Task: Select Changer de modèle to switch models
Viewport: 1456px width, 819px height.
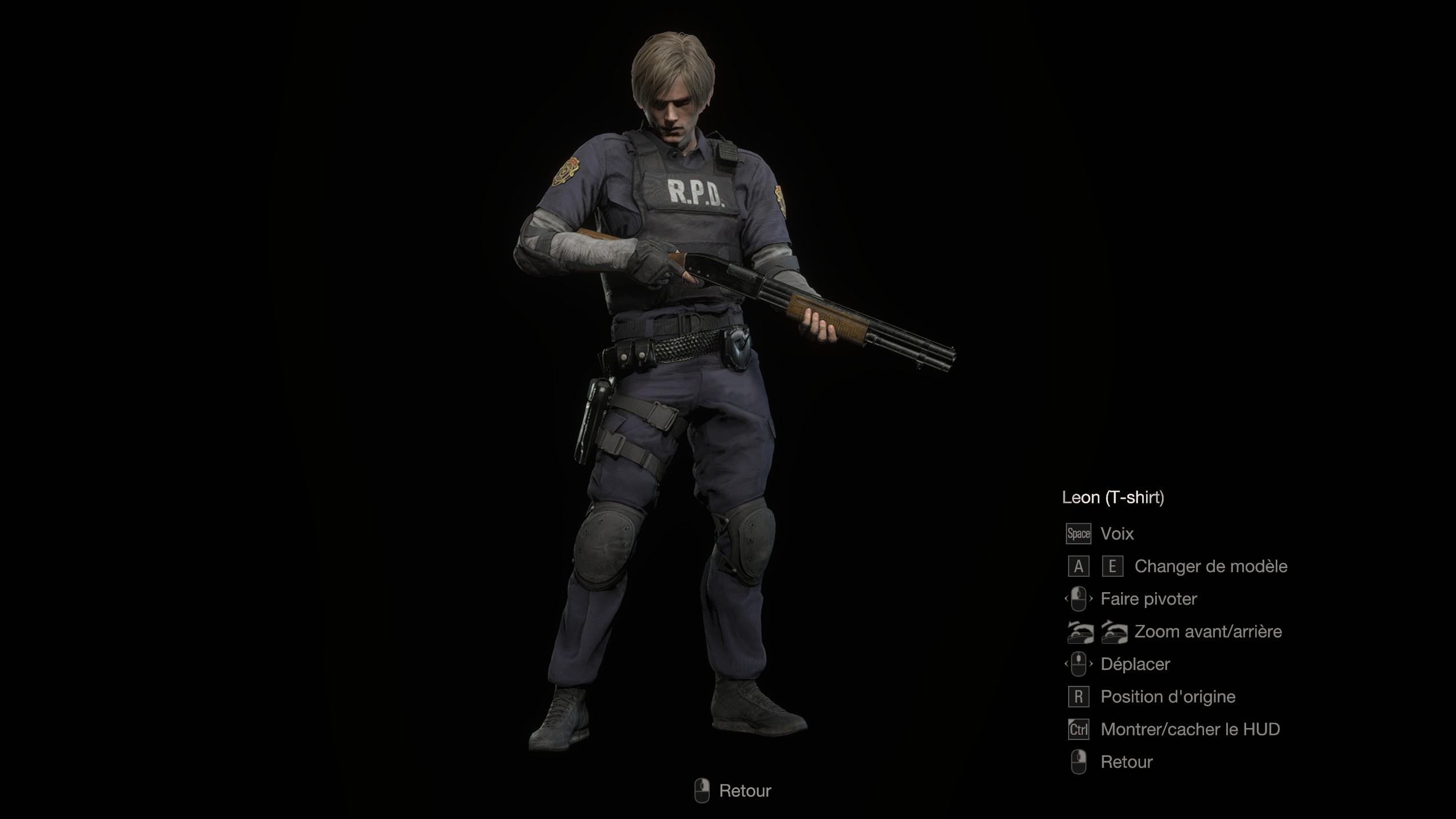Action: coord(1210,566)
